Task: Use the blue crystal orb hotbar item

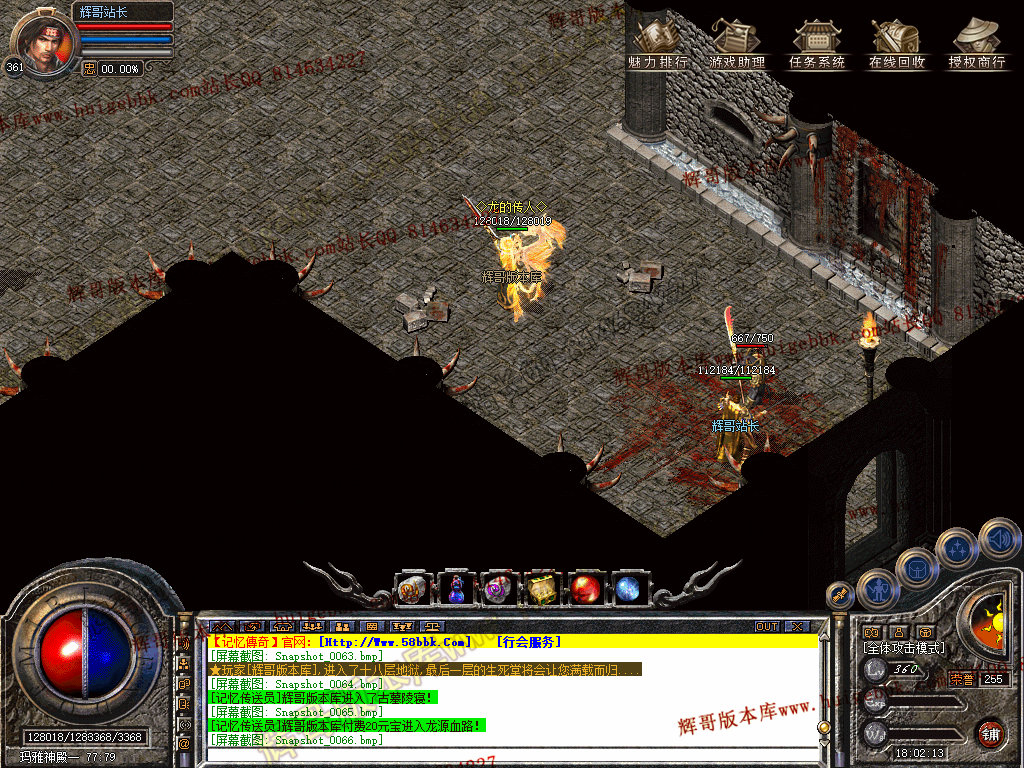Action: (628, 589)
